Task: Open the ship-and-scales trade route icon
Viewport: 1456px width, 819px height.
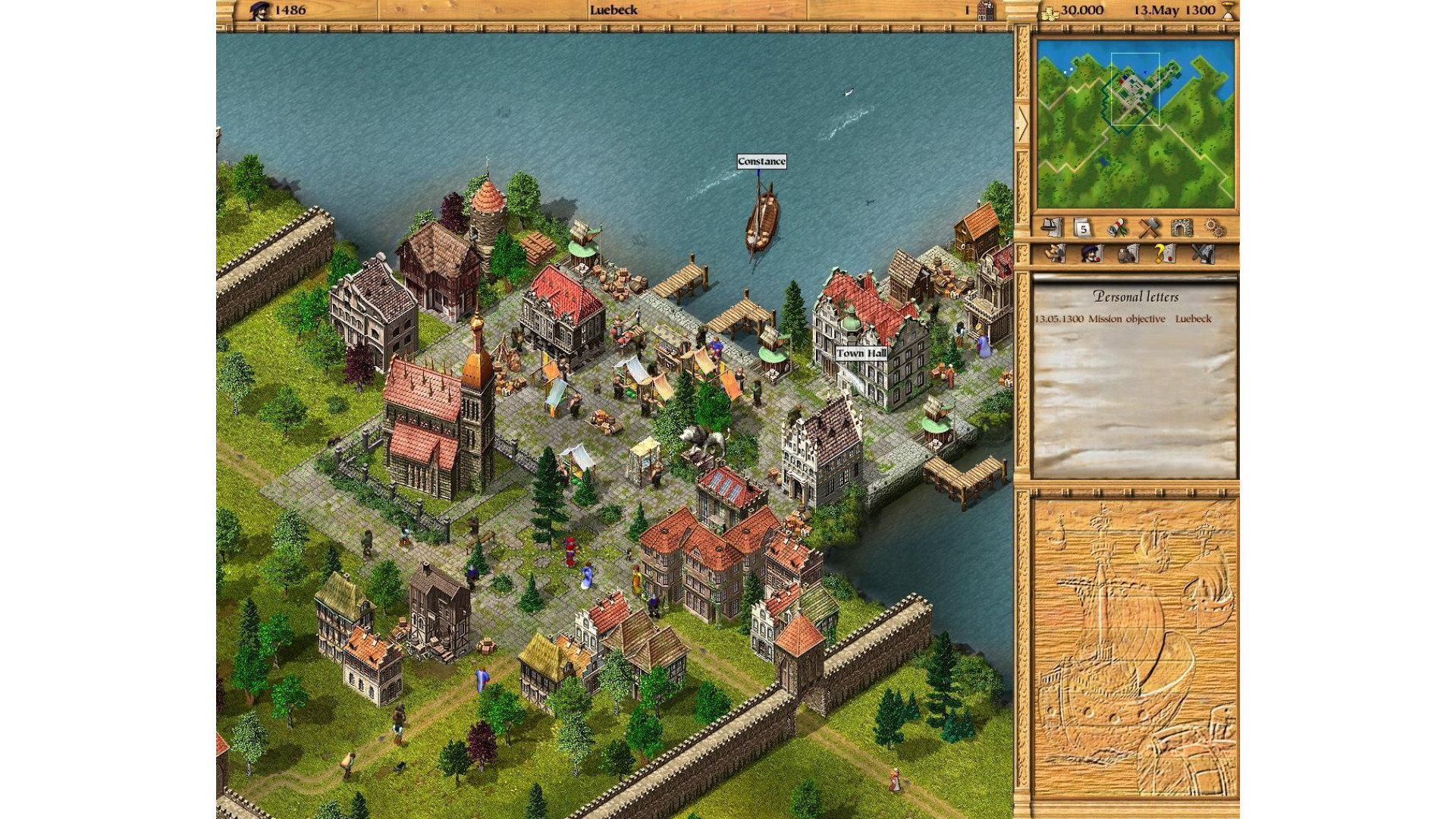Action: 1050,227
